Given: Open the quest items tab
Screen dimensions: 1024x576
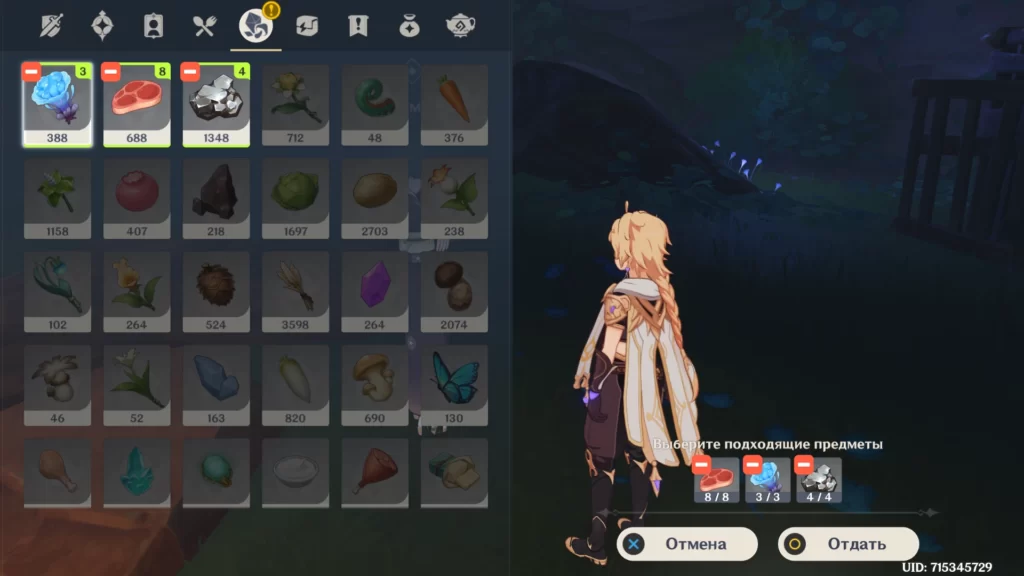Looking at the screenshot, I should (357, 26).
